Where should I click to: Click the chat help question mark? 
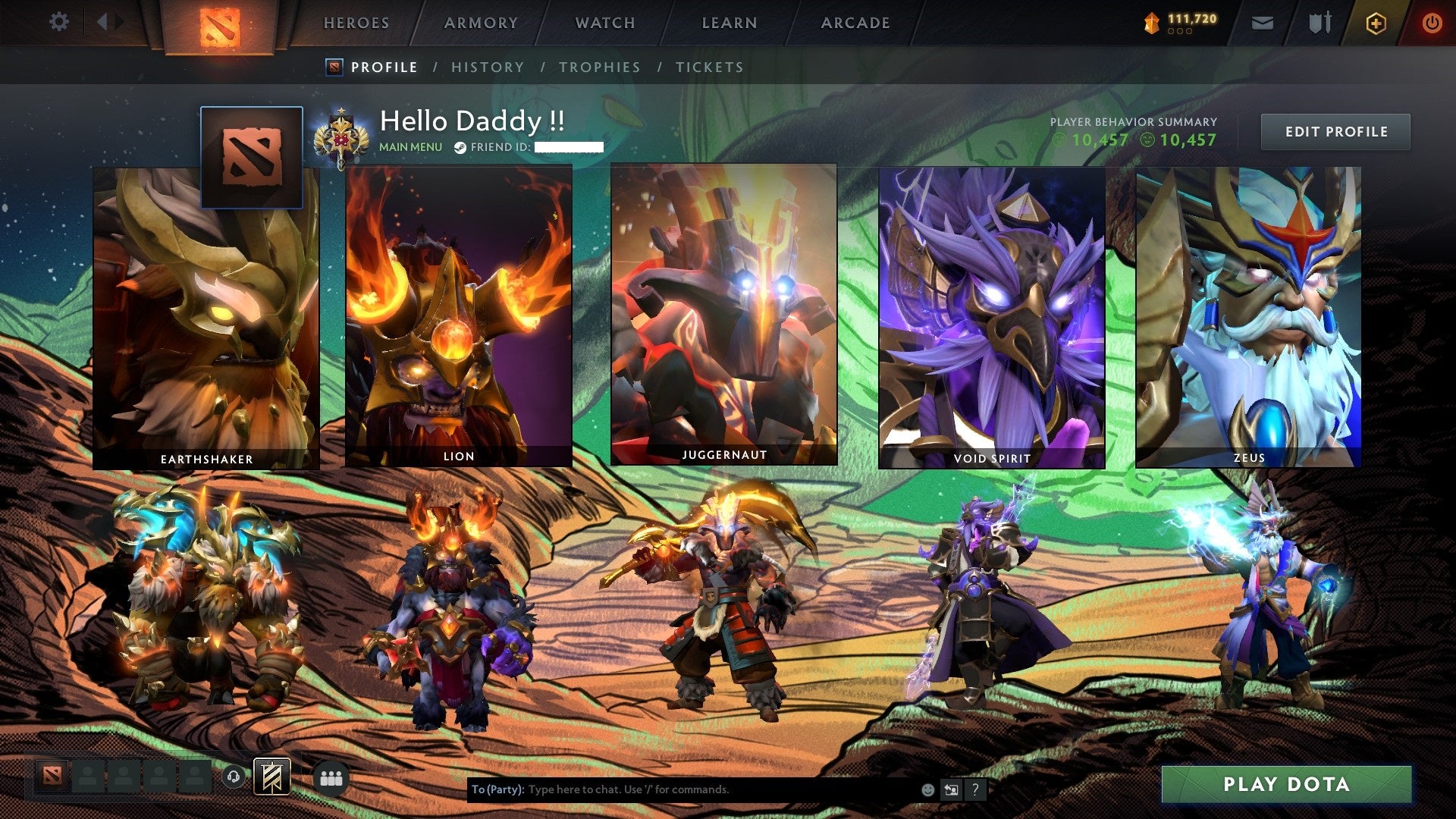[x=974, y=789]
